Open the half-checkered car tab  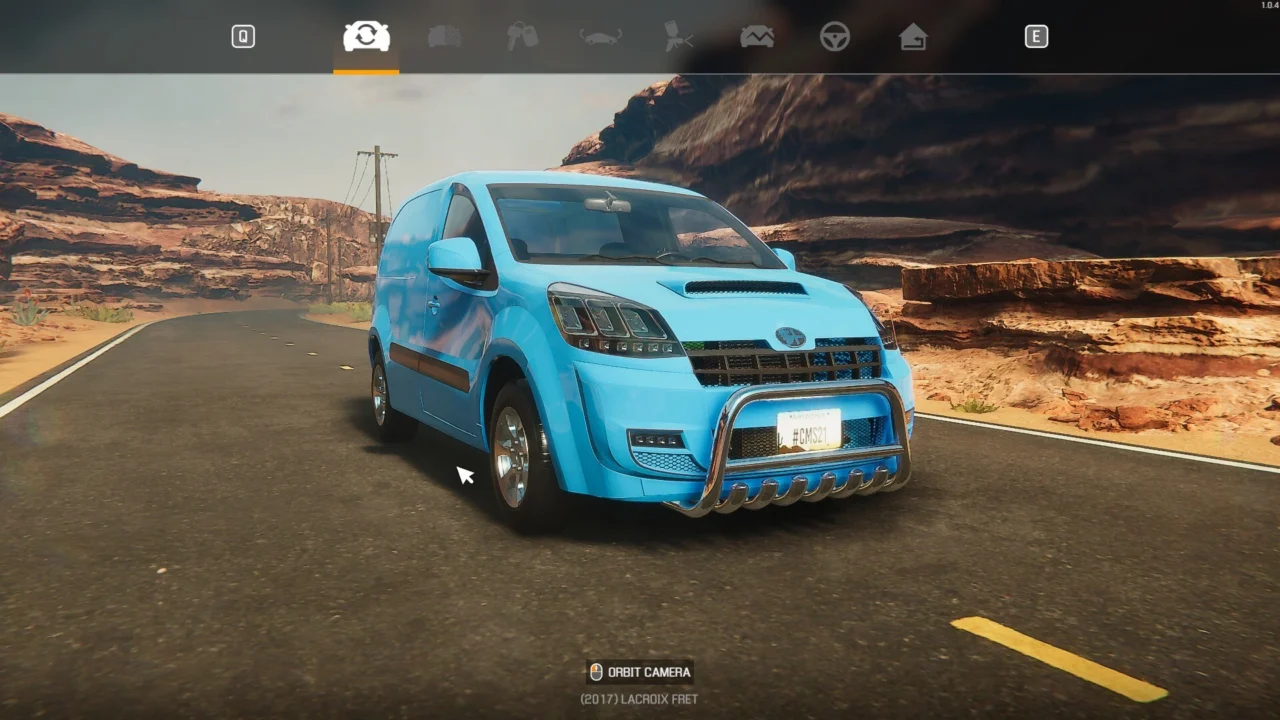[x=445, y=37]
